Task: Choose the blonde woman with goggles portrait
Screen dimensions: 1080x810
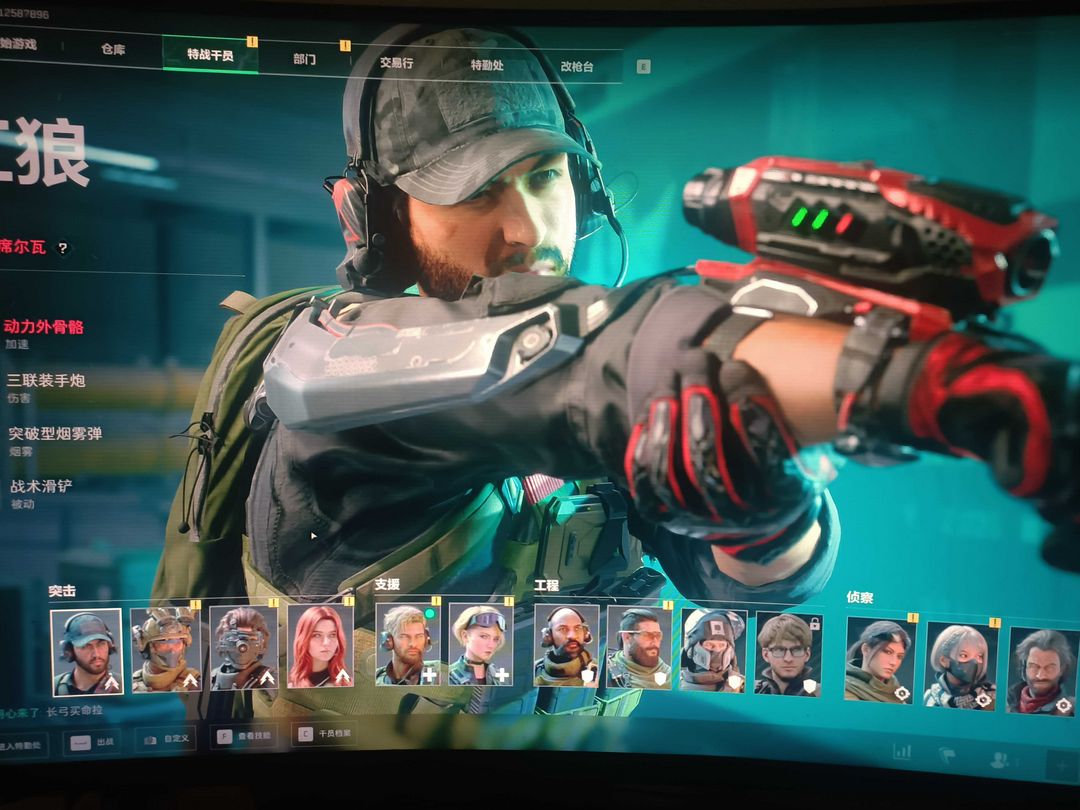Action: pos(480,644)
